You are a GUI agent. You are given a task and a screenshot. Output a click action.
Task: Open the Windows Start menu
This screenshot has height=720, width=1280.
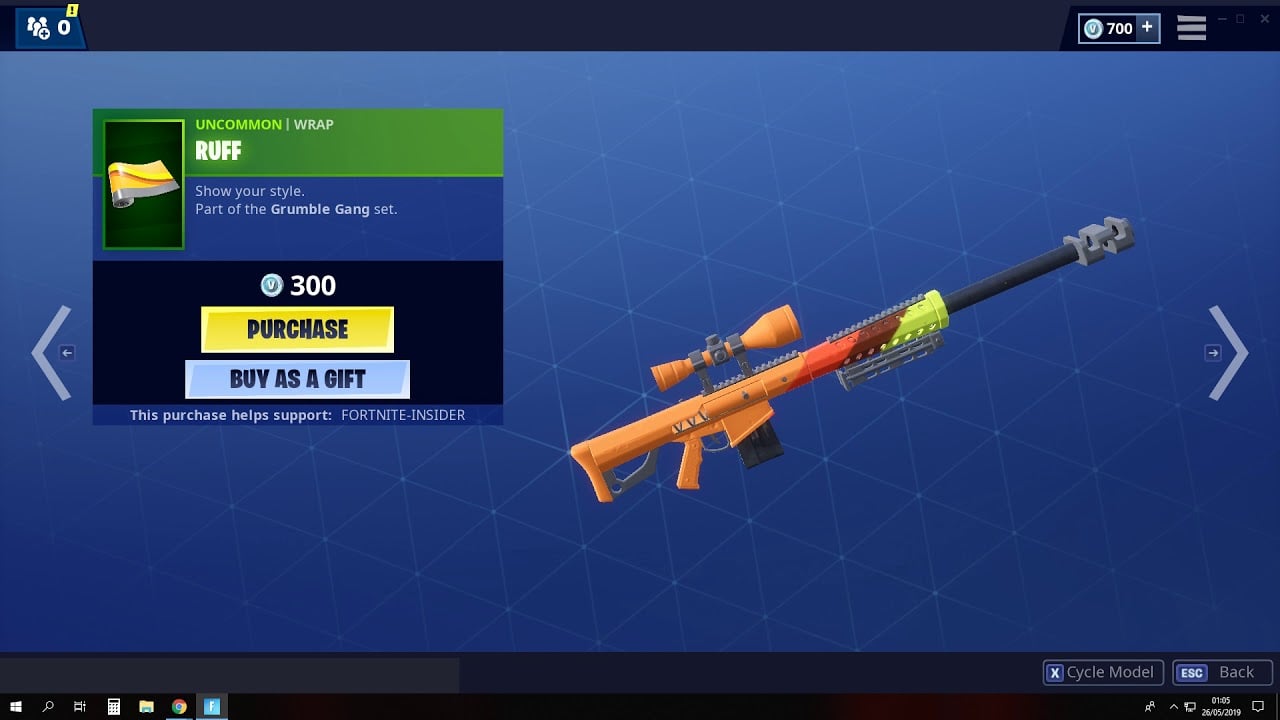point(16,706)
